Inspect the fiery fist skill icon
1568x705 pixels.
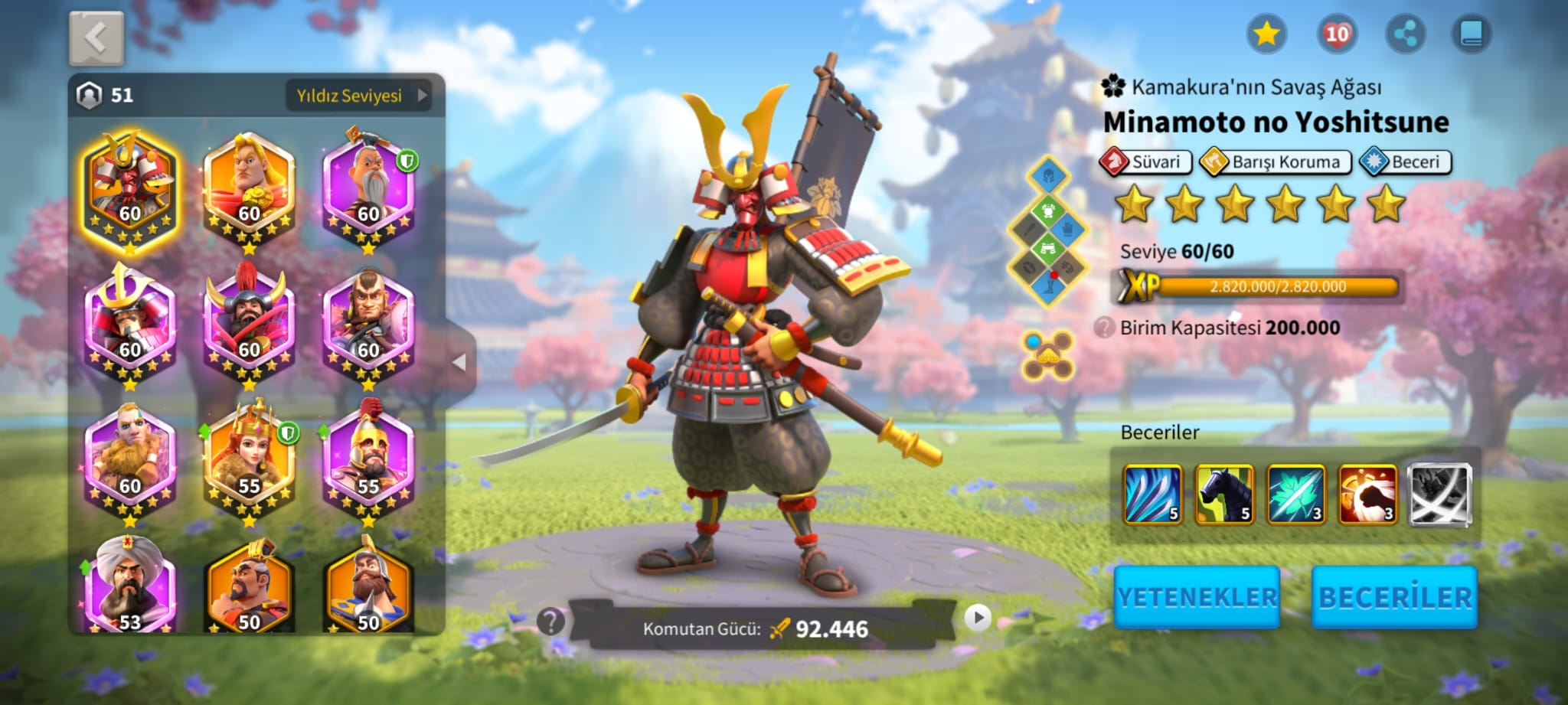coord(1367,494)
